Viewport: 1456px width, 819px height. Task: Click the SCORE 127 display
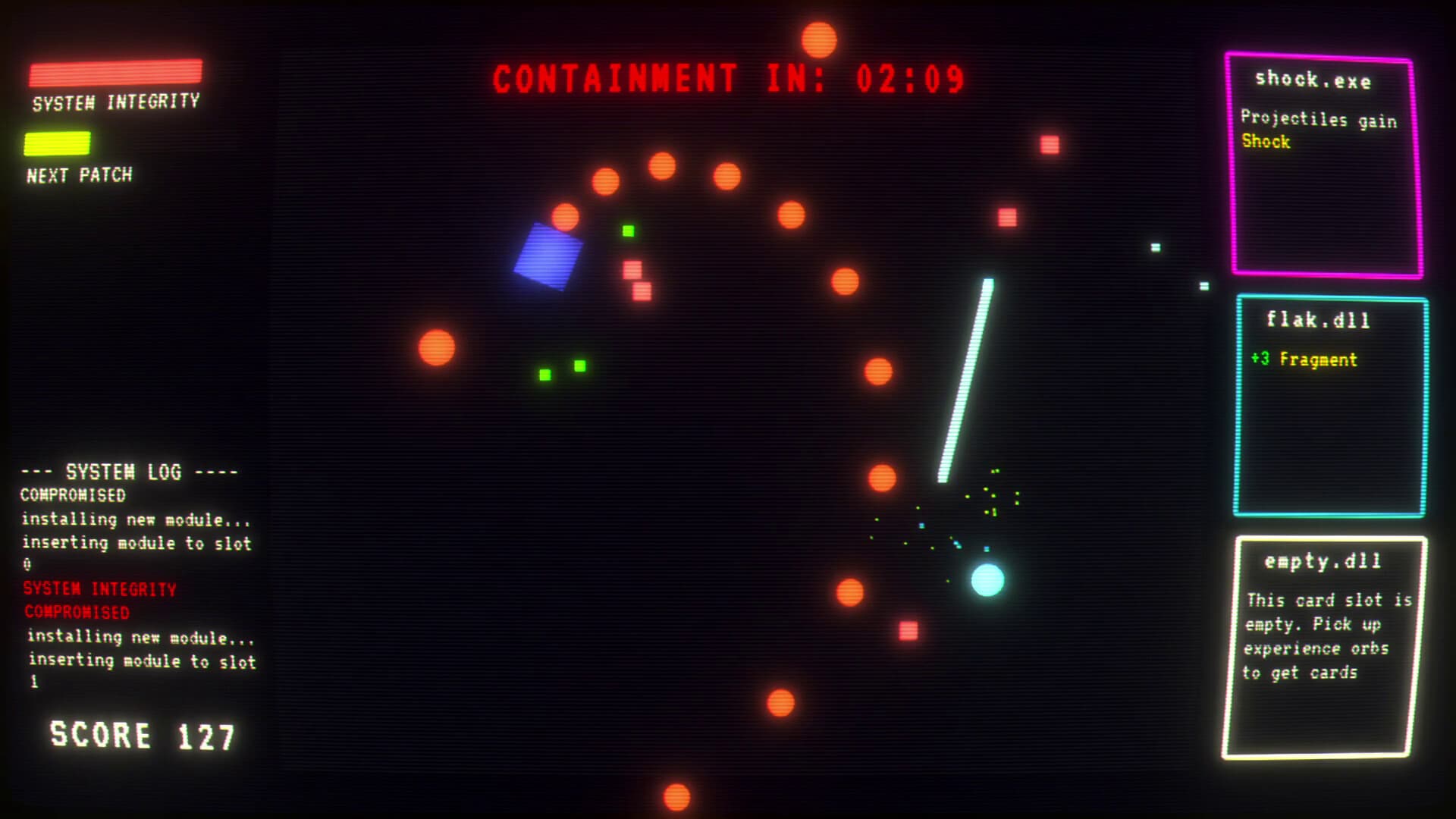tap(144, 733)
